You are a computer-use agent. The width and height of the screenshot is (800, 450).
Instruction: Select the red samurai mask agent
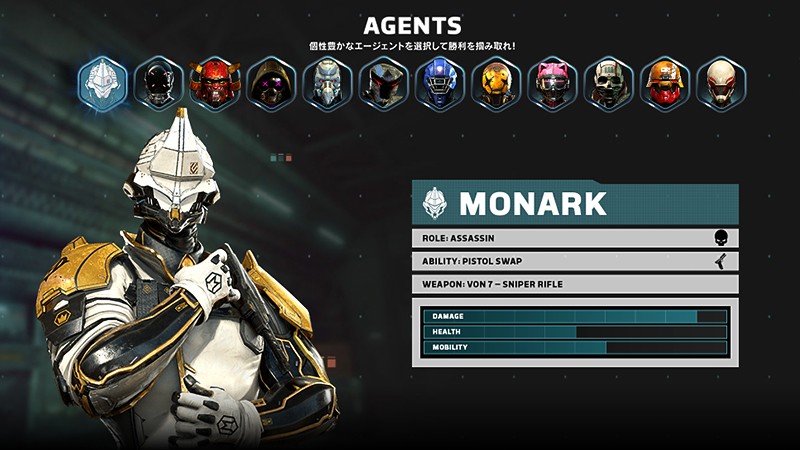point(215,83)
